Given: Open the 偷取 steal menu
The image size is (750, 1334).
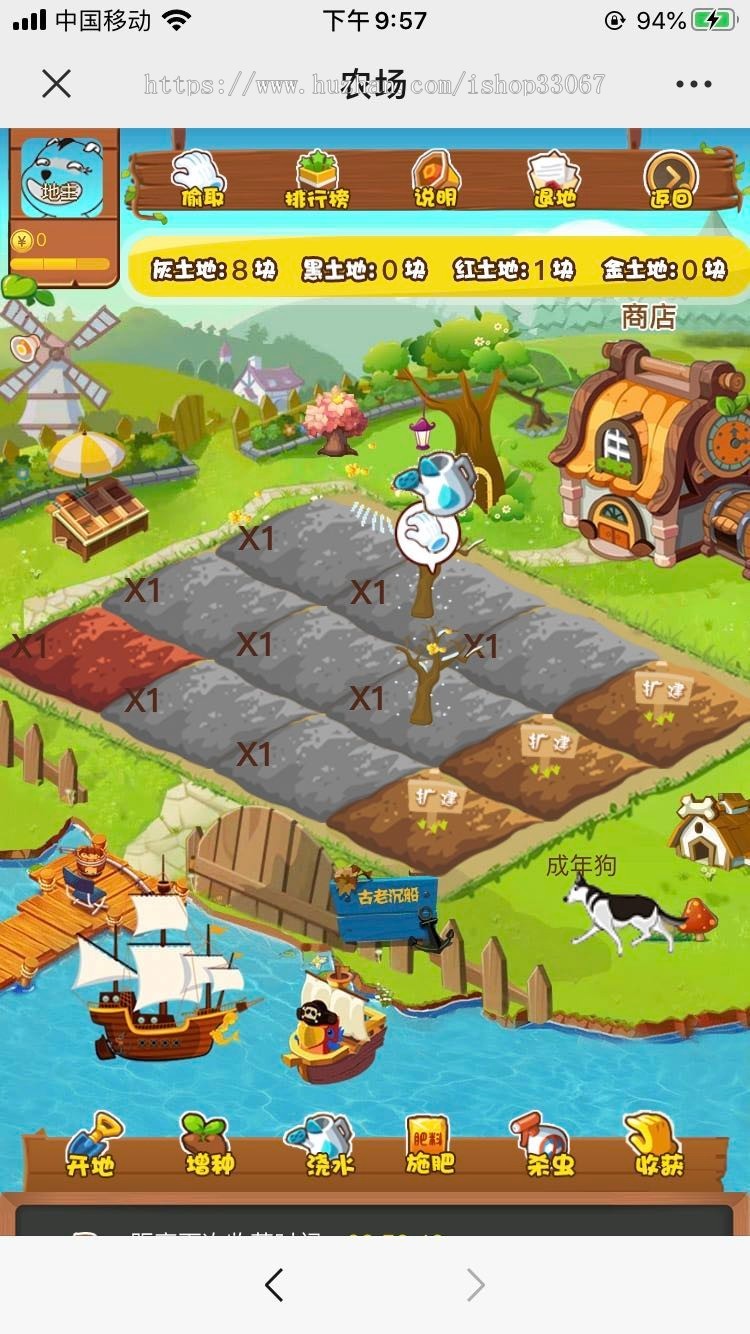Looking at the screenshot, I should point(200,179).
